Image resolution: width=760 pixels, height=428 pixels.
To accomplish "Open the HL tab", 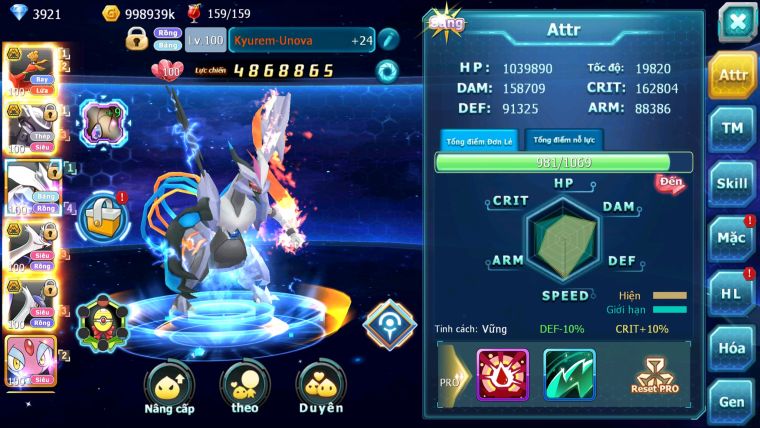I will [732, 293].
